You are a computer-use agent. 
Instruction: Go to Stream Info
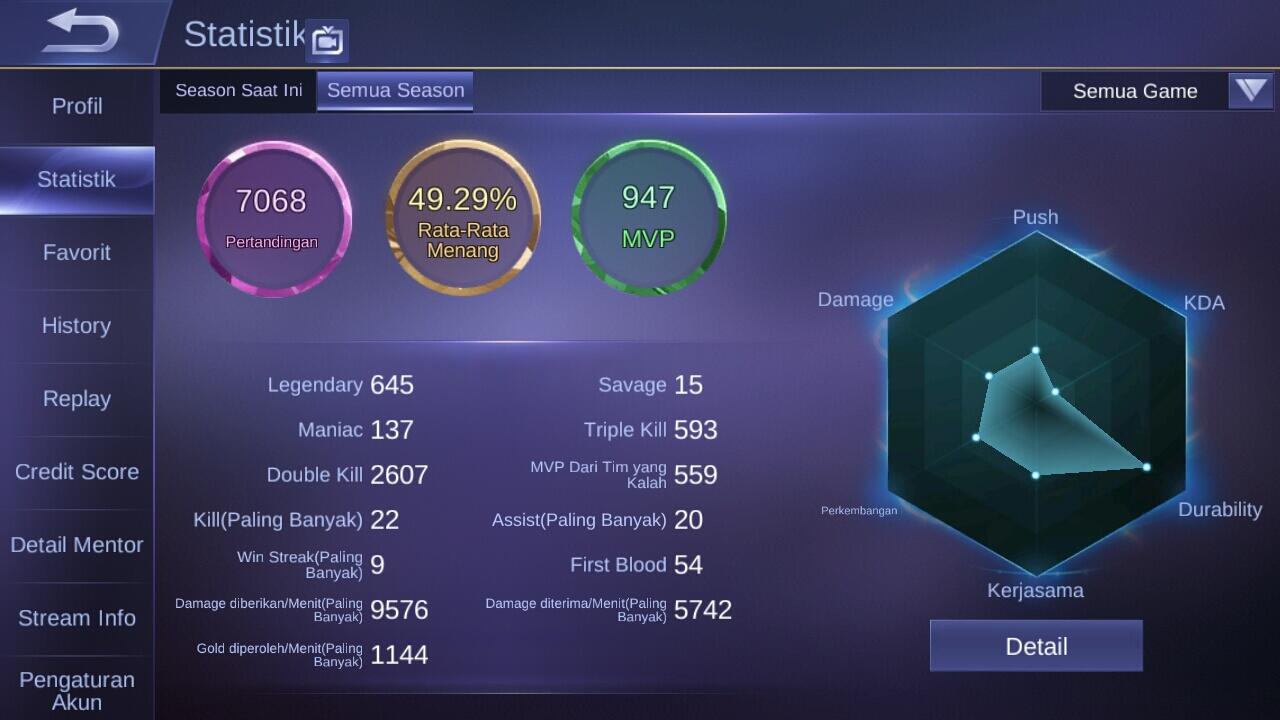tap(77, 618)
